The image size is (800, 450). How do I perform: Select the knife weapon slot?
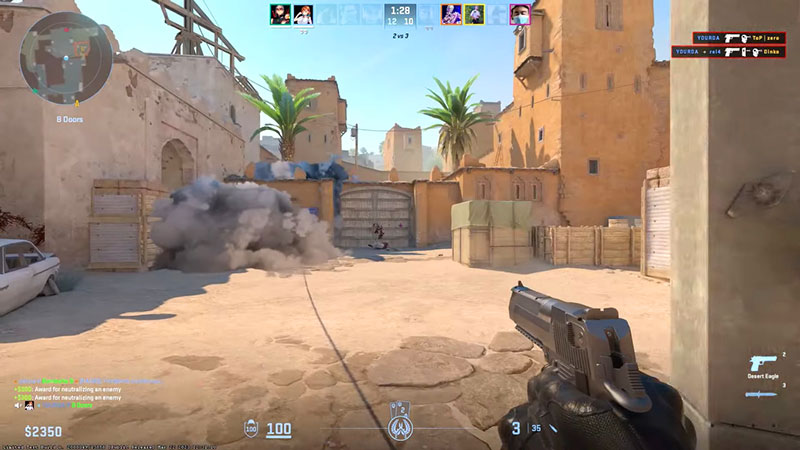(x=762, y=394)
